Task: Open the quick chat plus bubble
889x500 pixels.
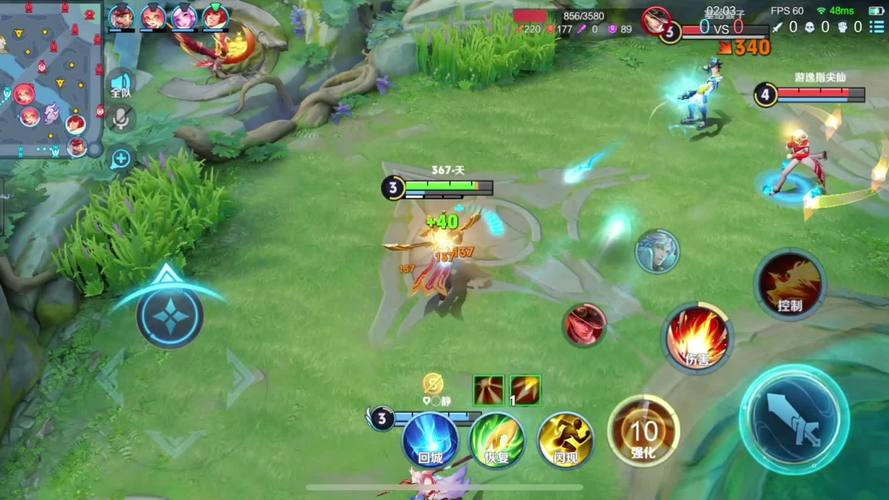Action: 121,158
